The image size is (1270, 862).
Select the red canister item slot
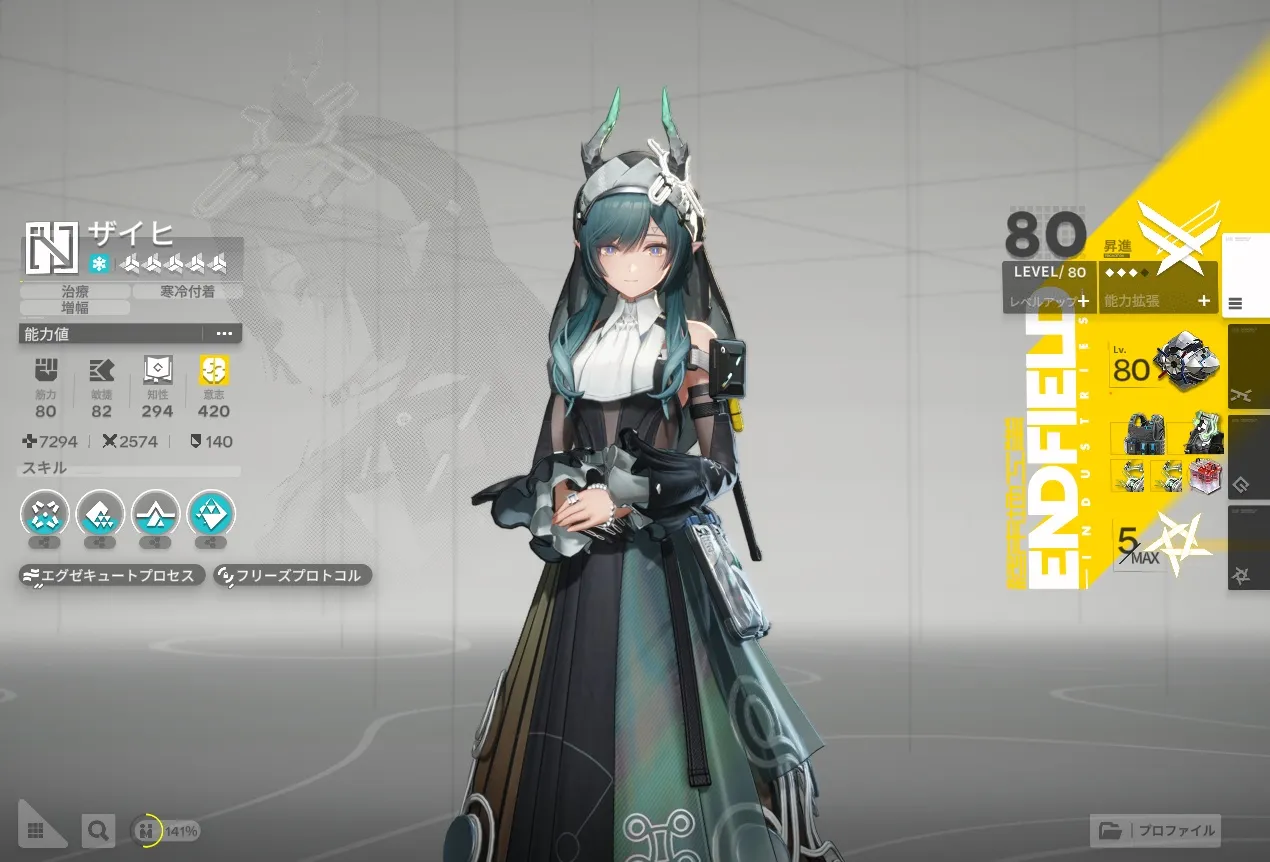[x=1205, y=474]
